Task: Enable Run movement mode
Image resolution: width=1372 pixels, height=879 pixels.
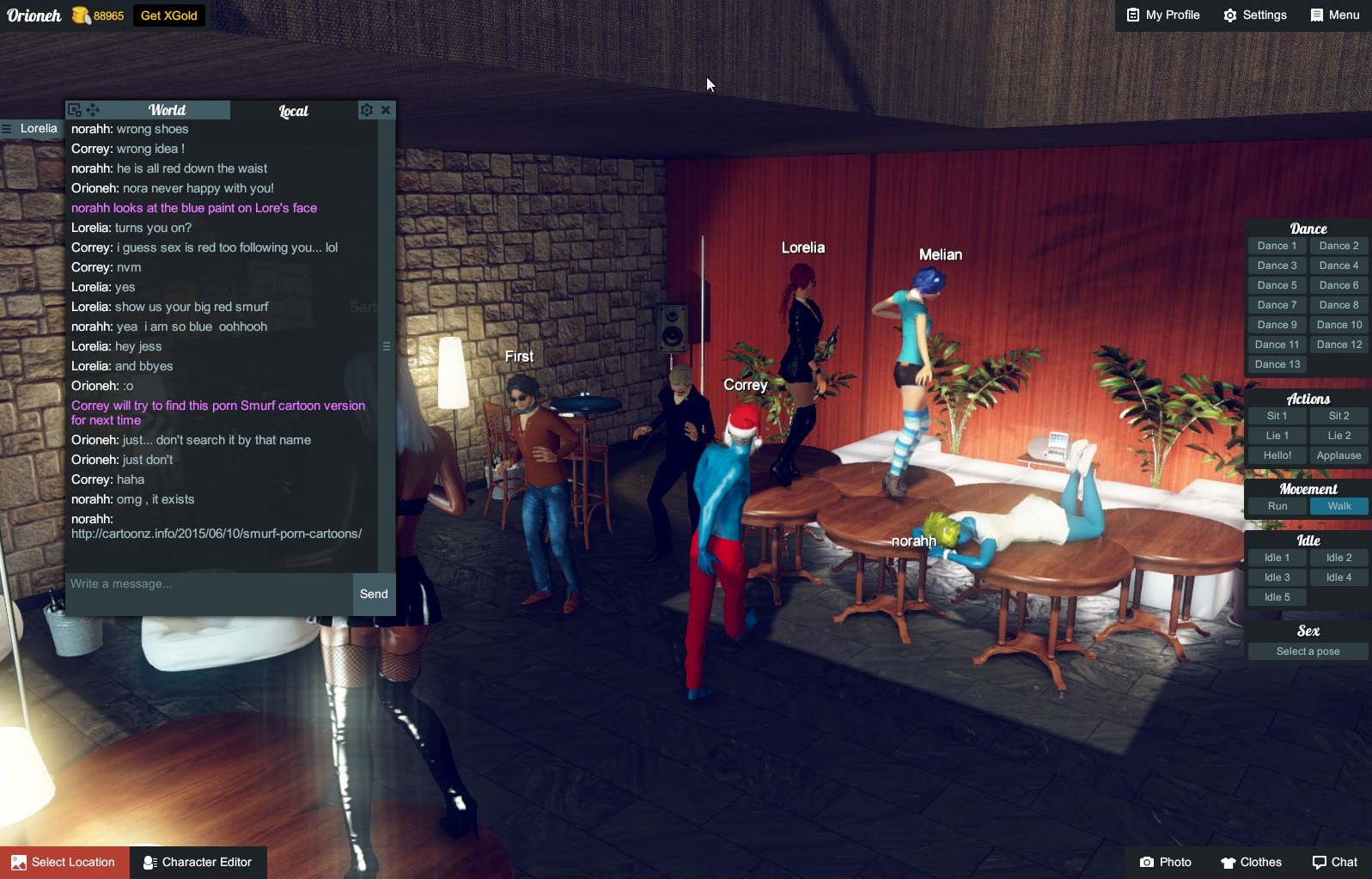Action: pyautogui.click(x=1277, y=506)
